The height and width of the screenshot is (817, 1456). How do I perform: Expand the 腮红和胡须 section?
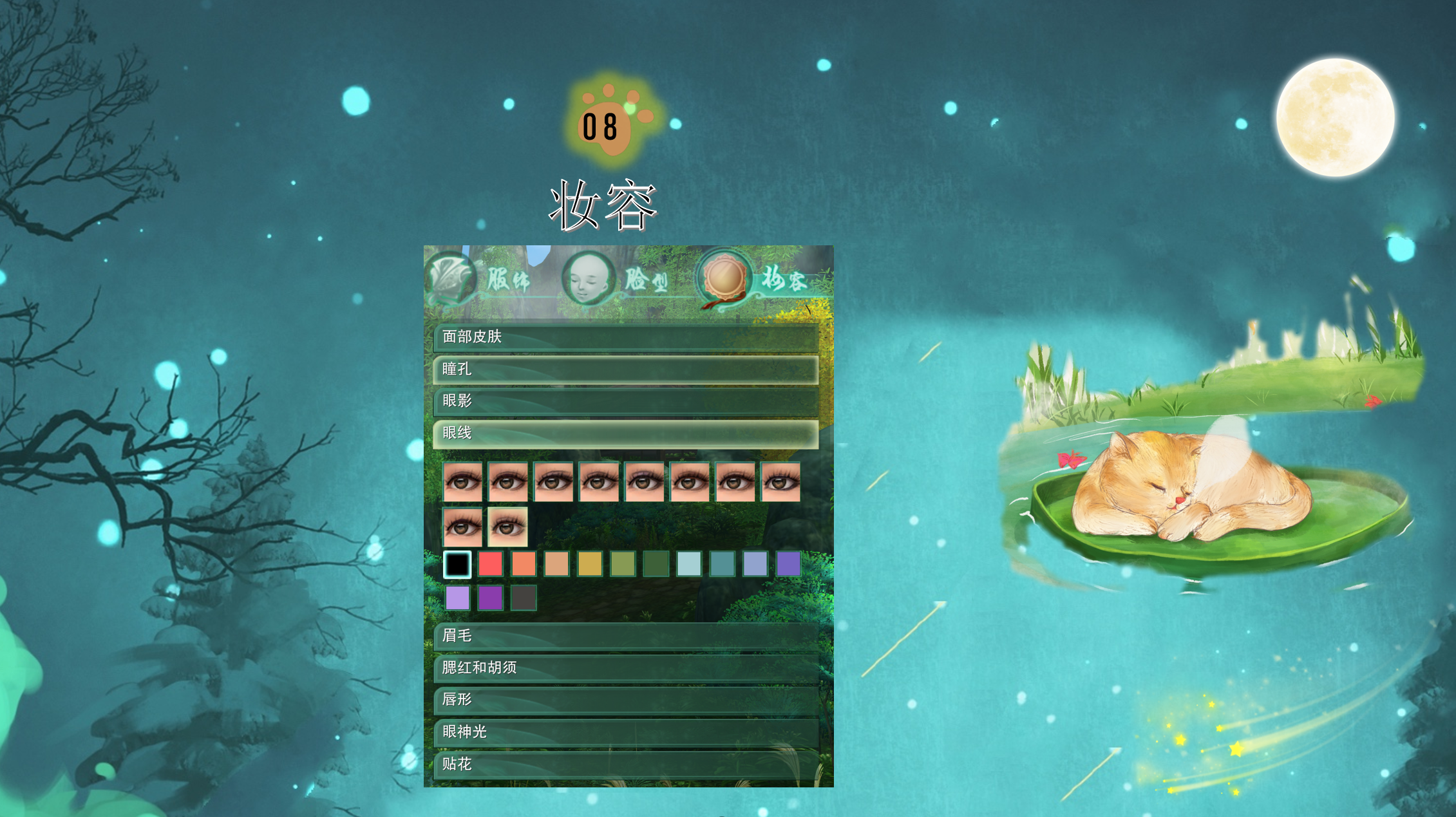click(x=625, y=668)
